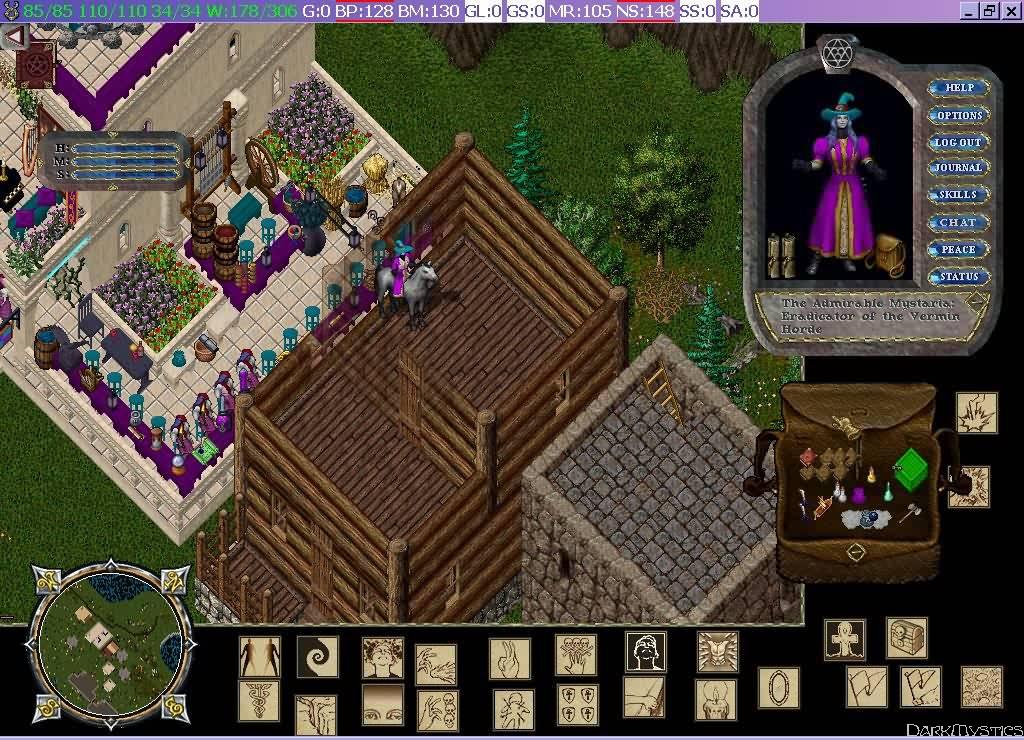
Task: Open the Options panel
Action: (959, 115)
